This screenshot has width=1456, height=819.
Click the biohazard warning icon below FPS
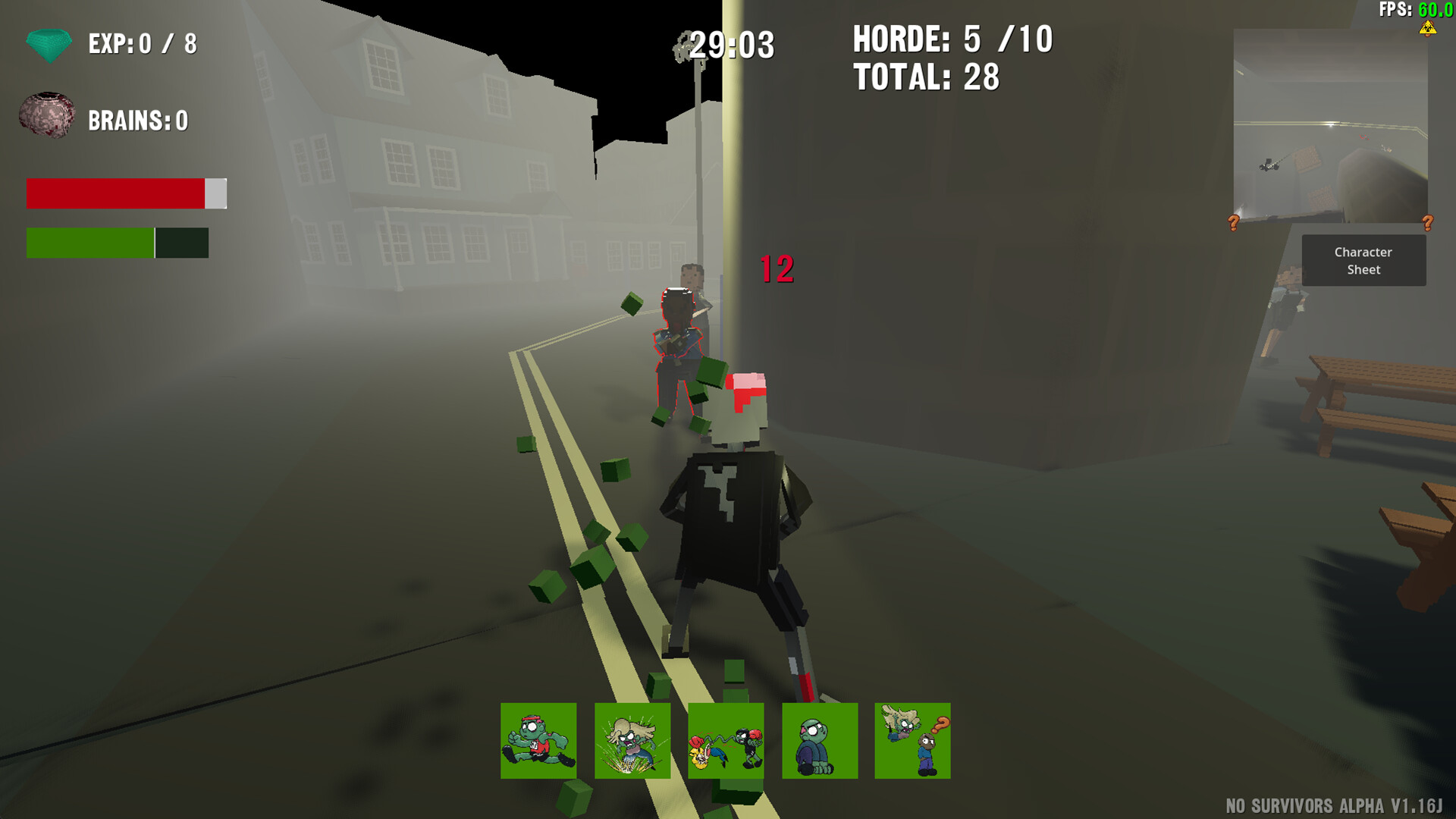point(1429,29)
